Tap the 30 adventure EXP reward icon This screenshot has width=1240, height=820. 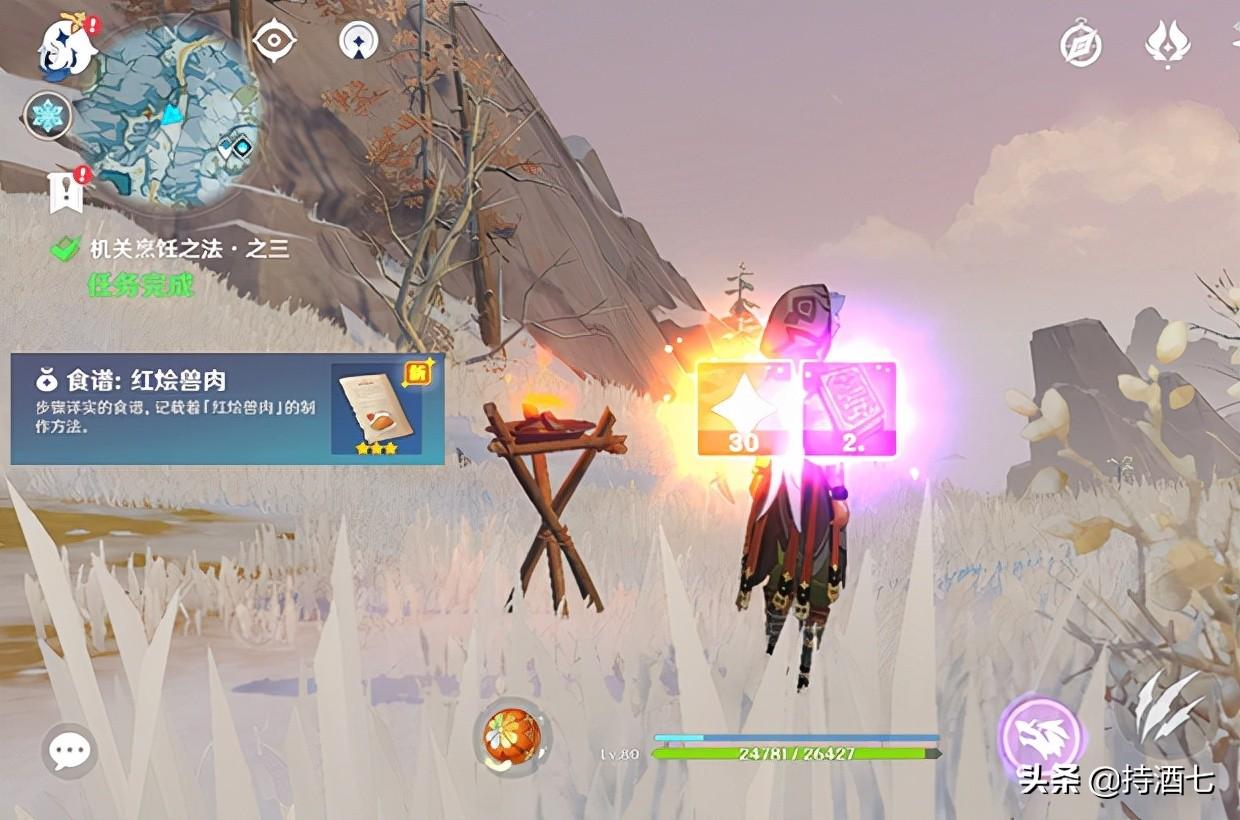743,408
